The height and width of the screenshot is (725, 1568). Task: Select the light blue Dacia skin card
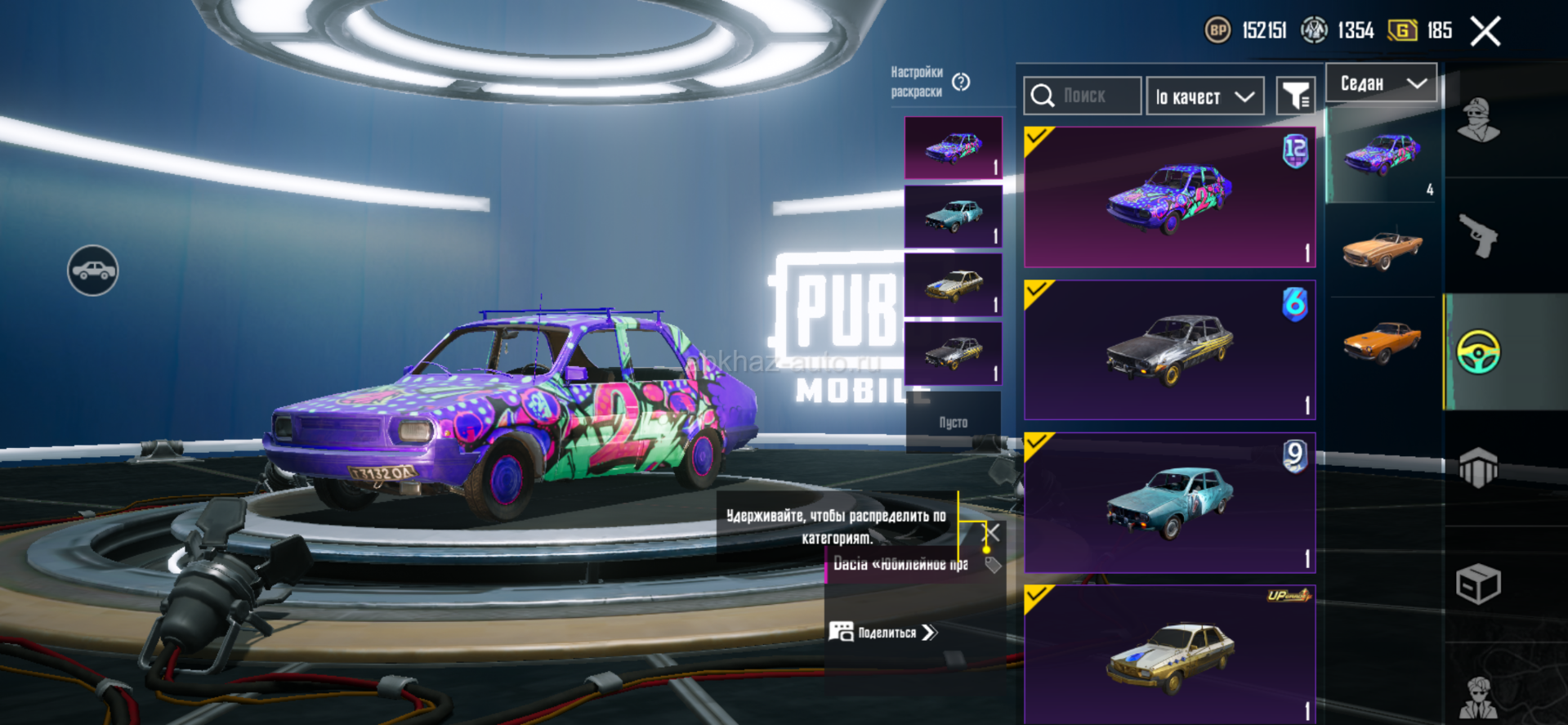pos(1169,503)
